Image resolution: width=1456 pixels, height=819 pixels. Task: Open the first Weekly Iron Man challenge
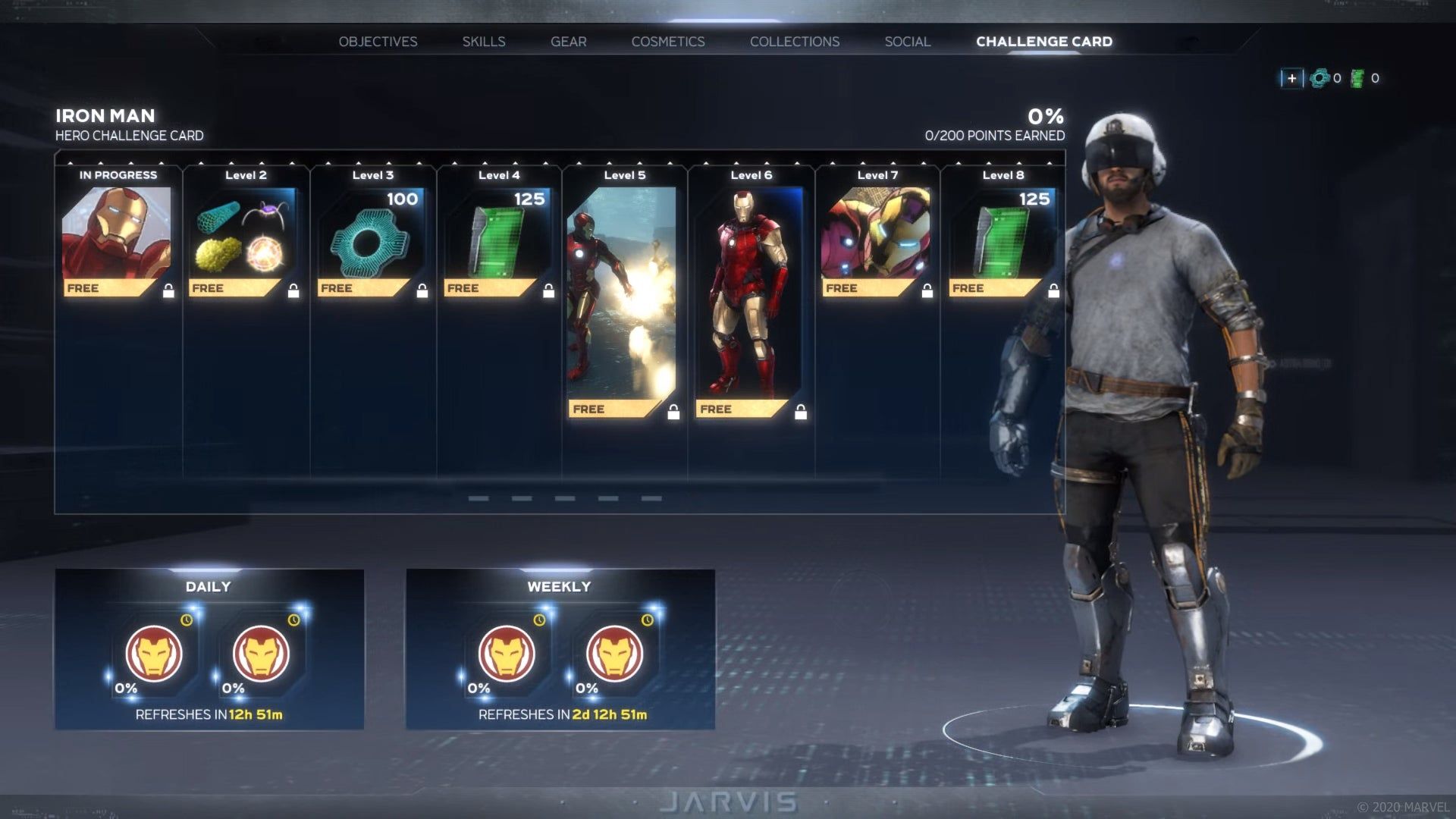(x=507, y=654)
